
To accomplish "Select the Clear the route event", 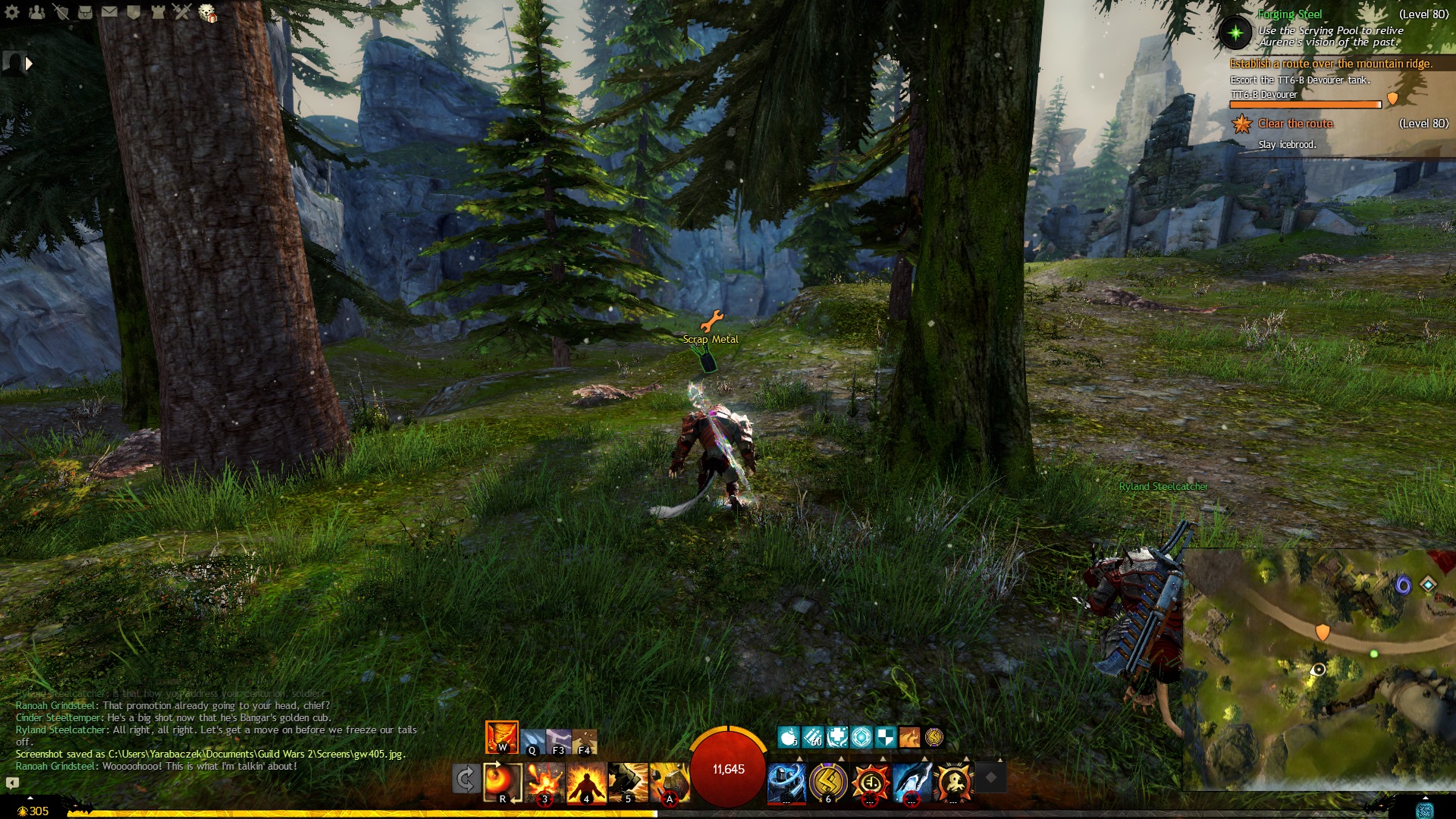I will point(1295,124).
